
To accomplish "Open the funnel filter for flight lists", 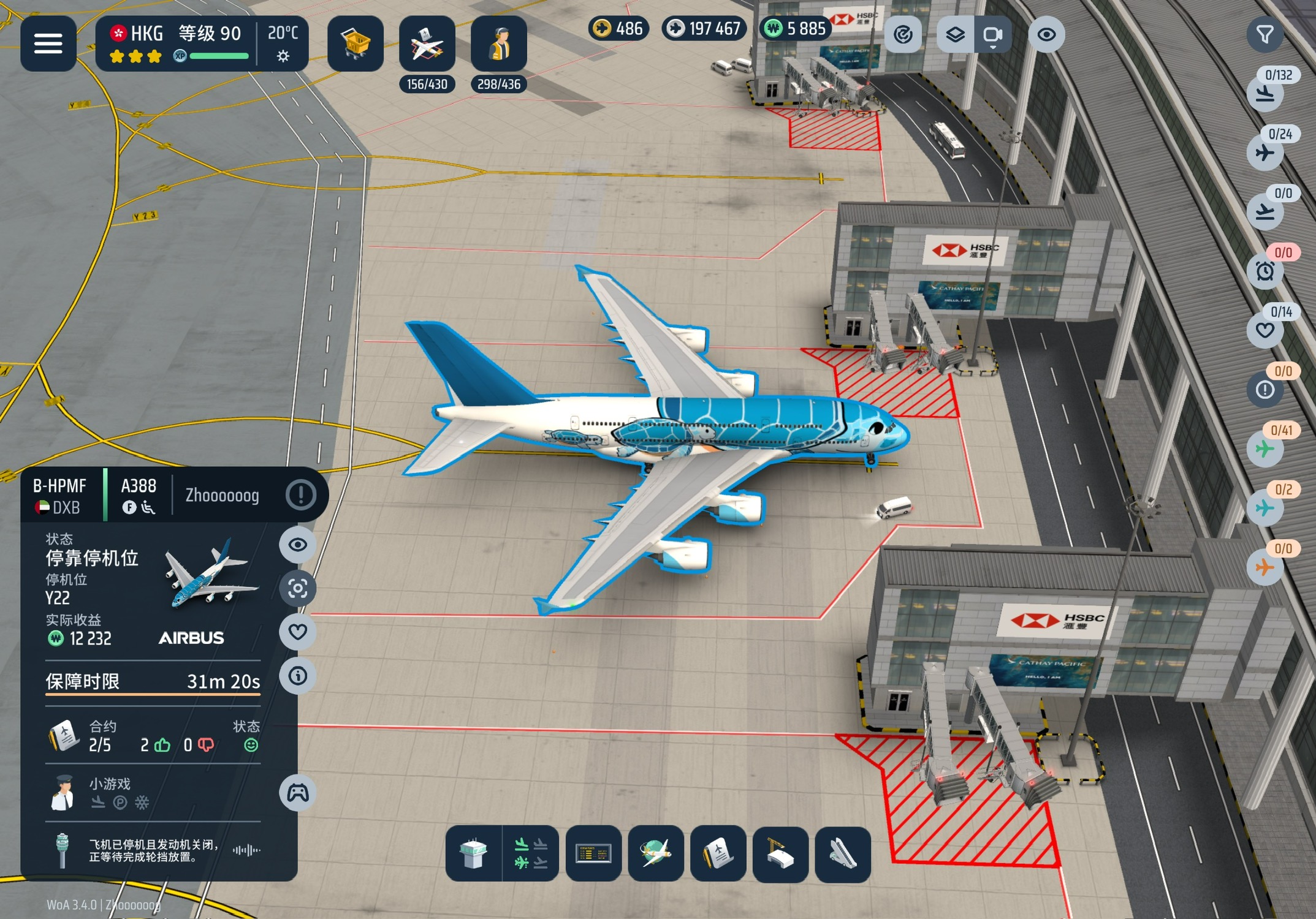I will pyautogui.click(x=1265, y=35).
